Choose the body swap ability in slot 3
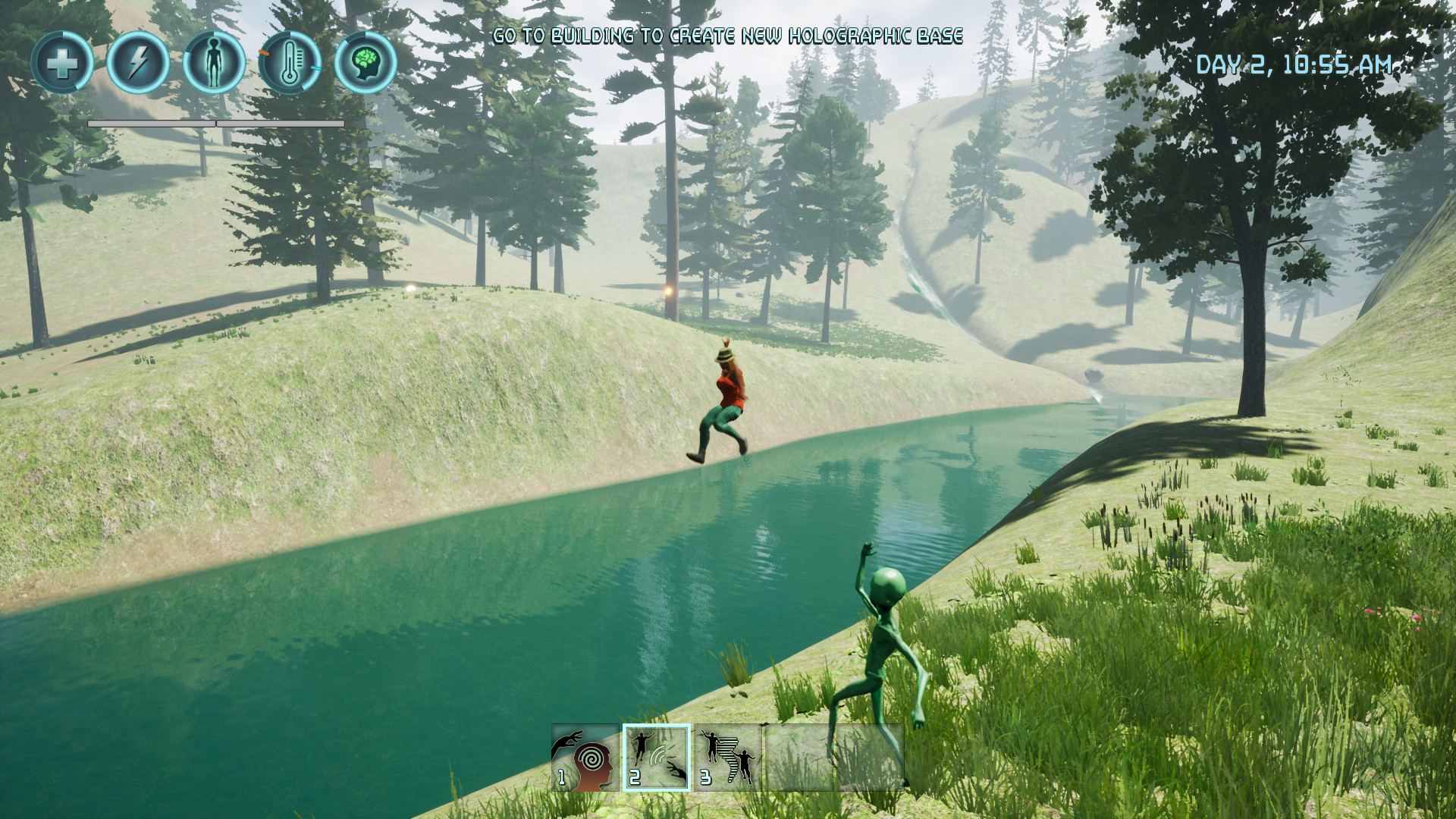1456x819 pixels. 727,758
